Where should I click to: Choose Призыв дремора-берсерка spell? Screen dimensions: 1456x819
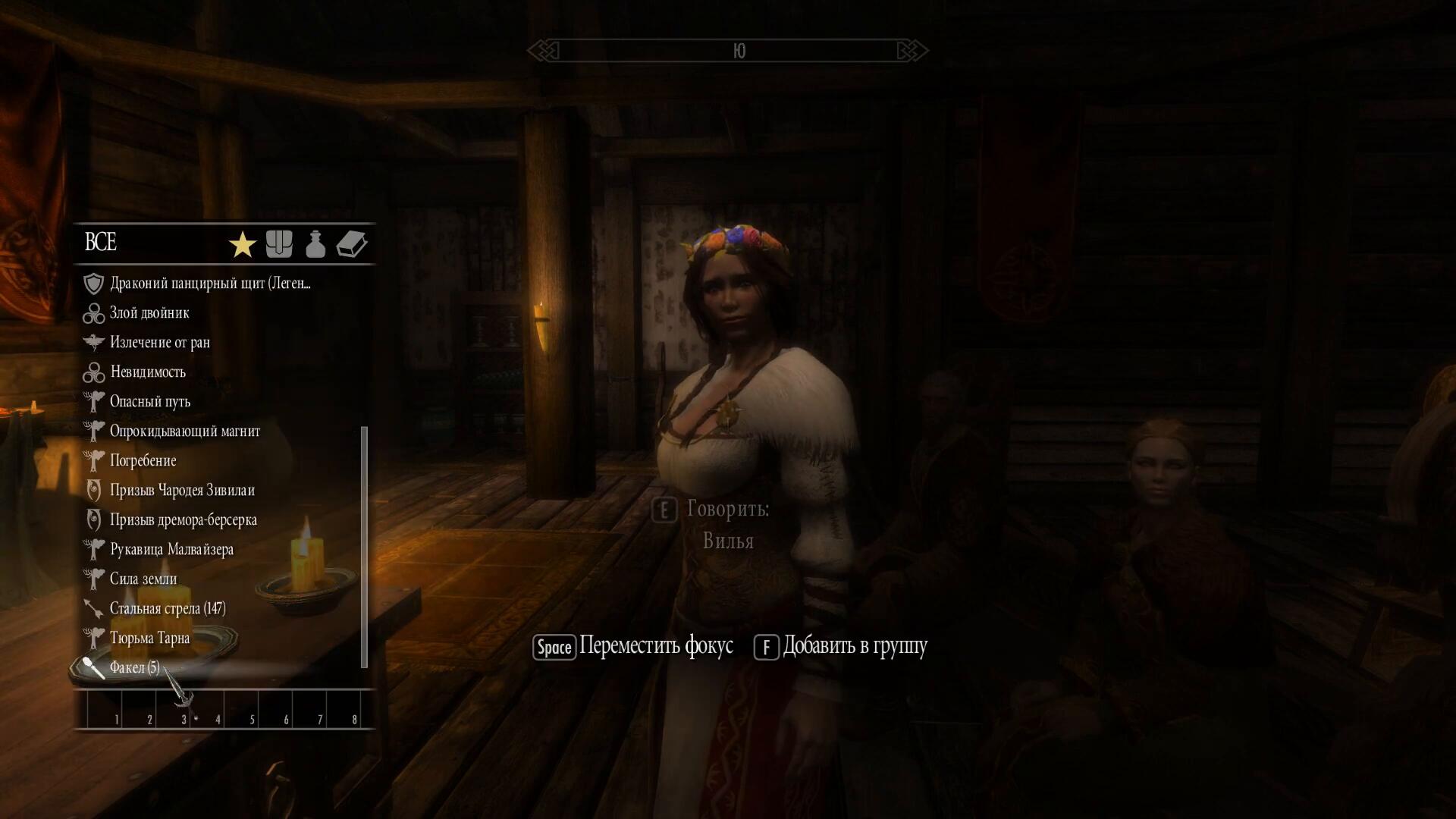point(183,520)
